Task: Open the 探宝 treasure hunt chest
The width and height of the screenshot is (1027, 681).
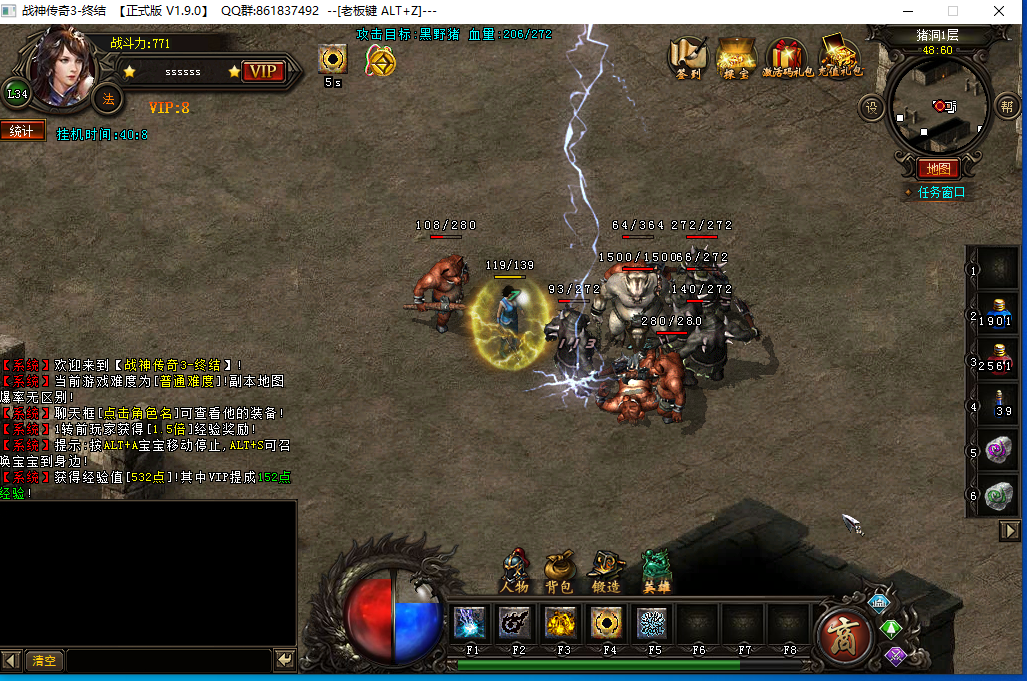Action: click(736, 57)
